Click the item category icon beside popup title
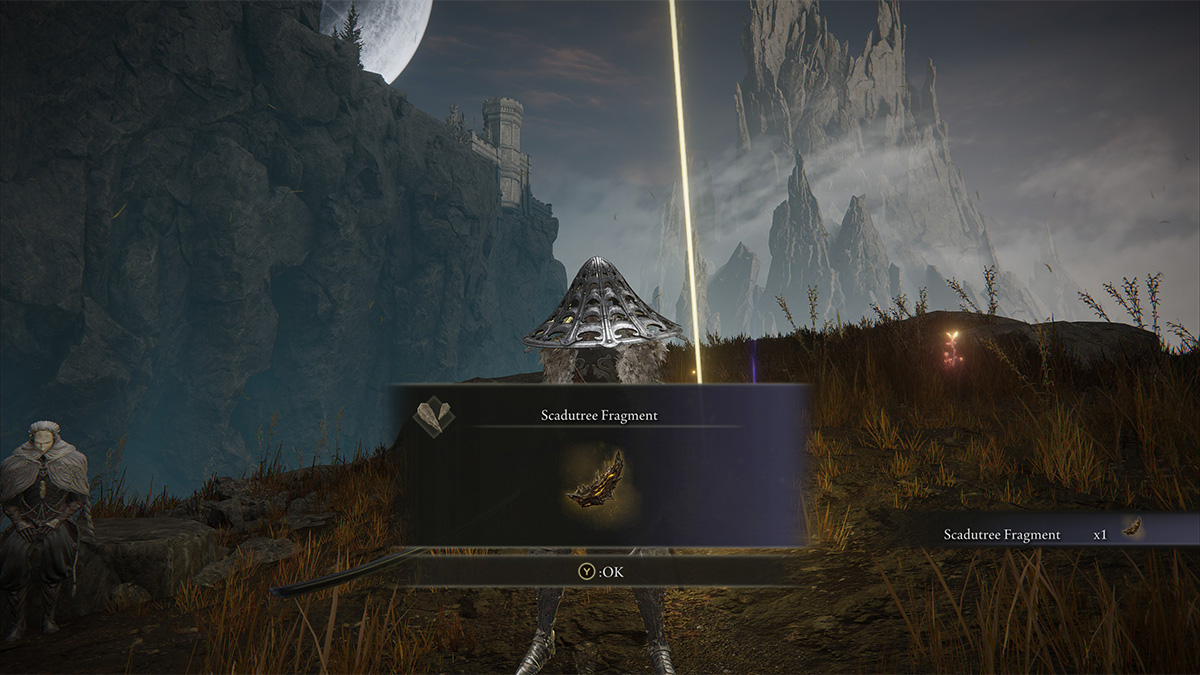1200x675 pixels. point(434,416)
